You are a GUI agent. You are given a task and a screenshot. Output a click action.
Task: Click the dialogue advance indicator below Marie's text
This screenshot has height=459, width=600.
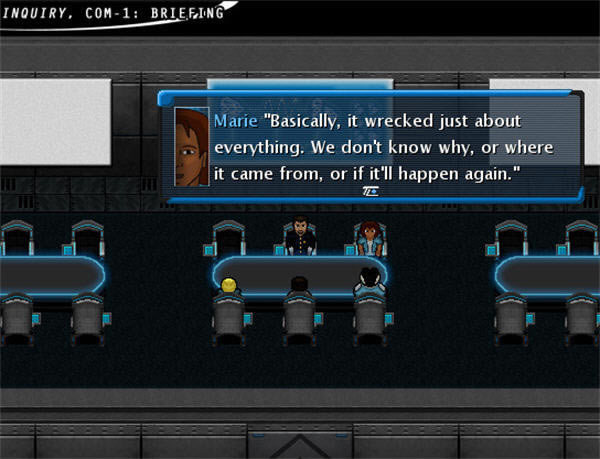point(367,190)
